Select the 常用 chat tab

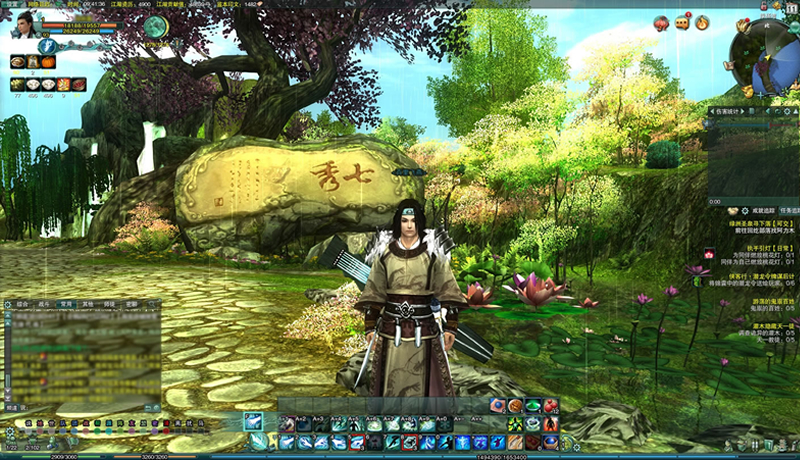click(66, 303)
